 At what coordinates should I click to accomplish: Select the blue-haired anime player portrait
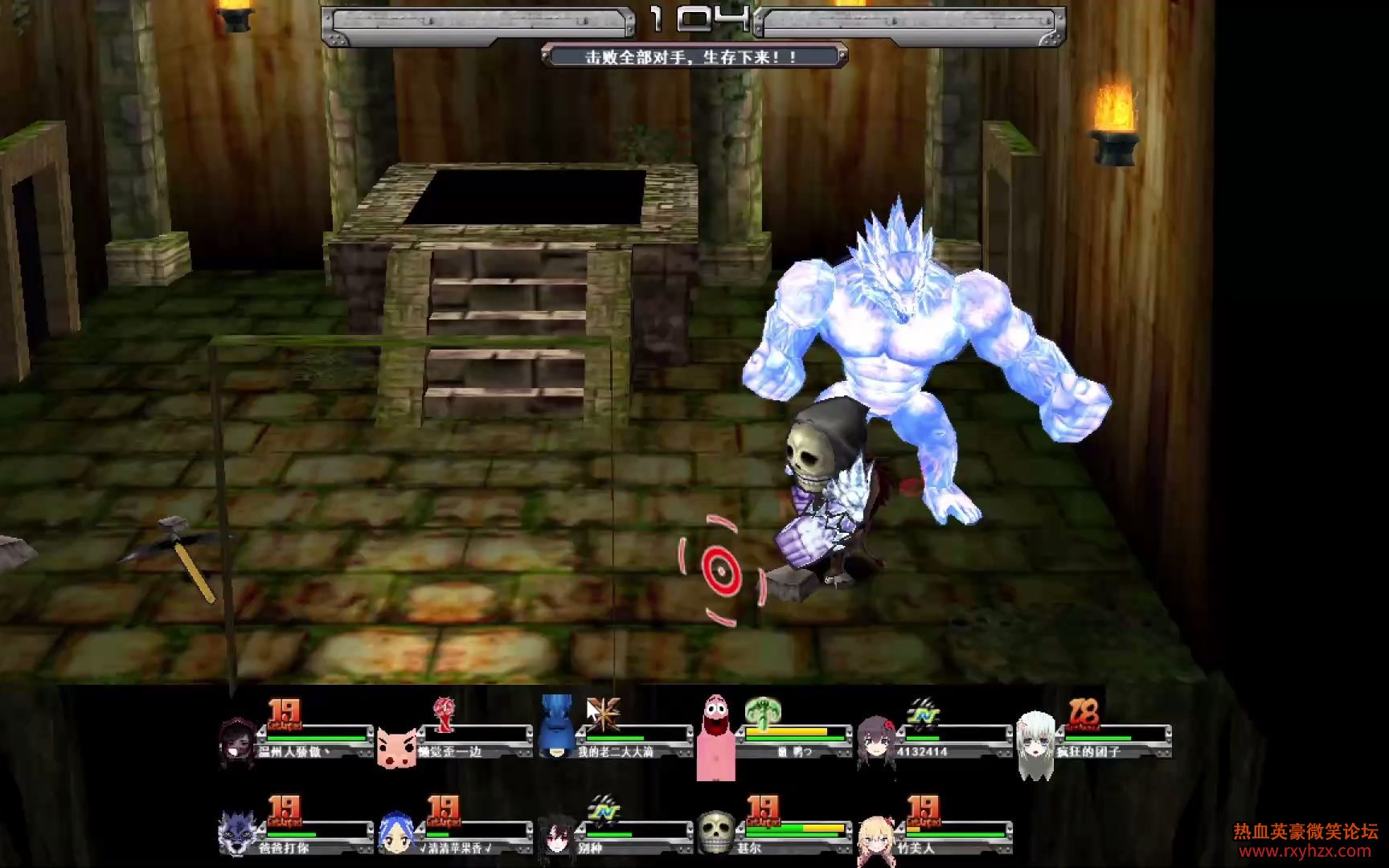tap(397, 833)
